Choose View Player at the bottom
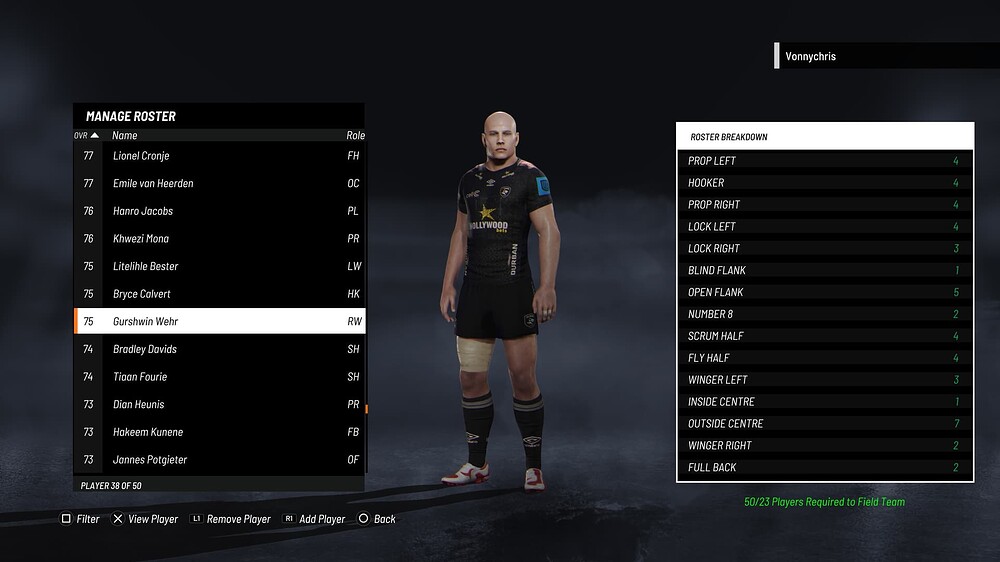Screen dimensions: 1000x562 pos(145,519)
